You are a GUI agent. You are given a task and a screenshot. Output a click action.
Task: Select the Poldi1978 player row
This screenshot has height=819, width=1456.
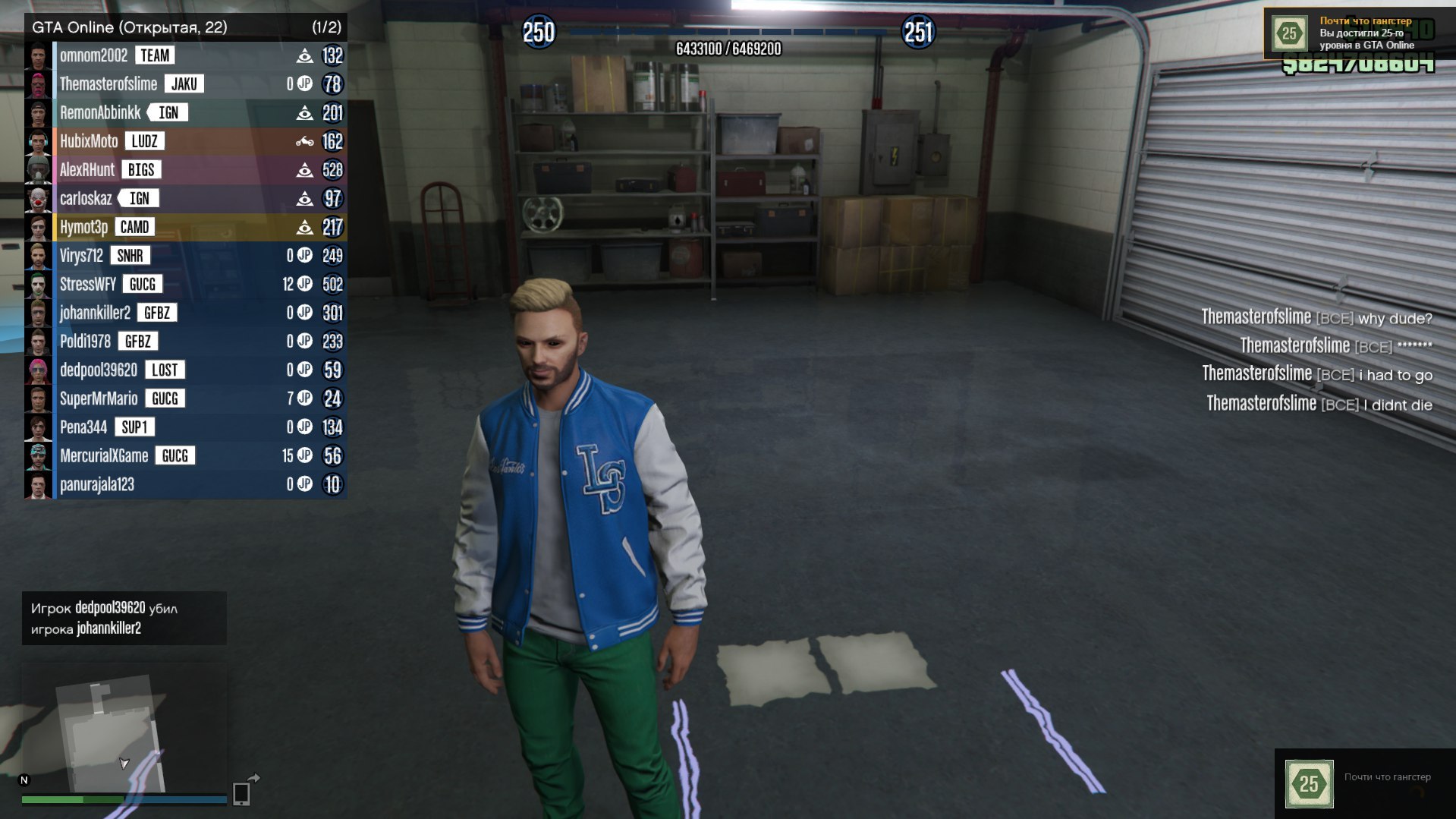point(85,342)
